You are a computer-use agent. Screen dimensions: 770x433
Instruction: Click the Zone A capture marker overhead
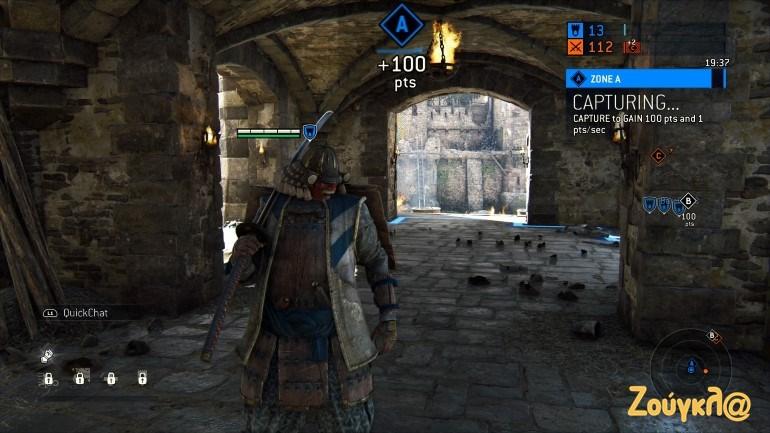tap(401, 21)
